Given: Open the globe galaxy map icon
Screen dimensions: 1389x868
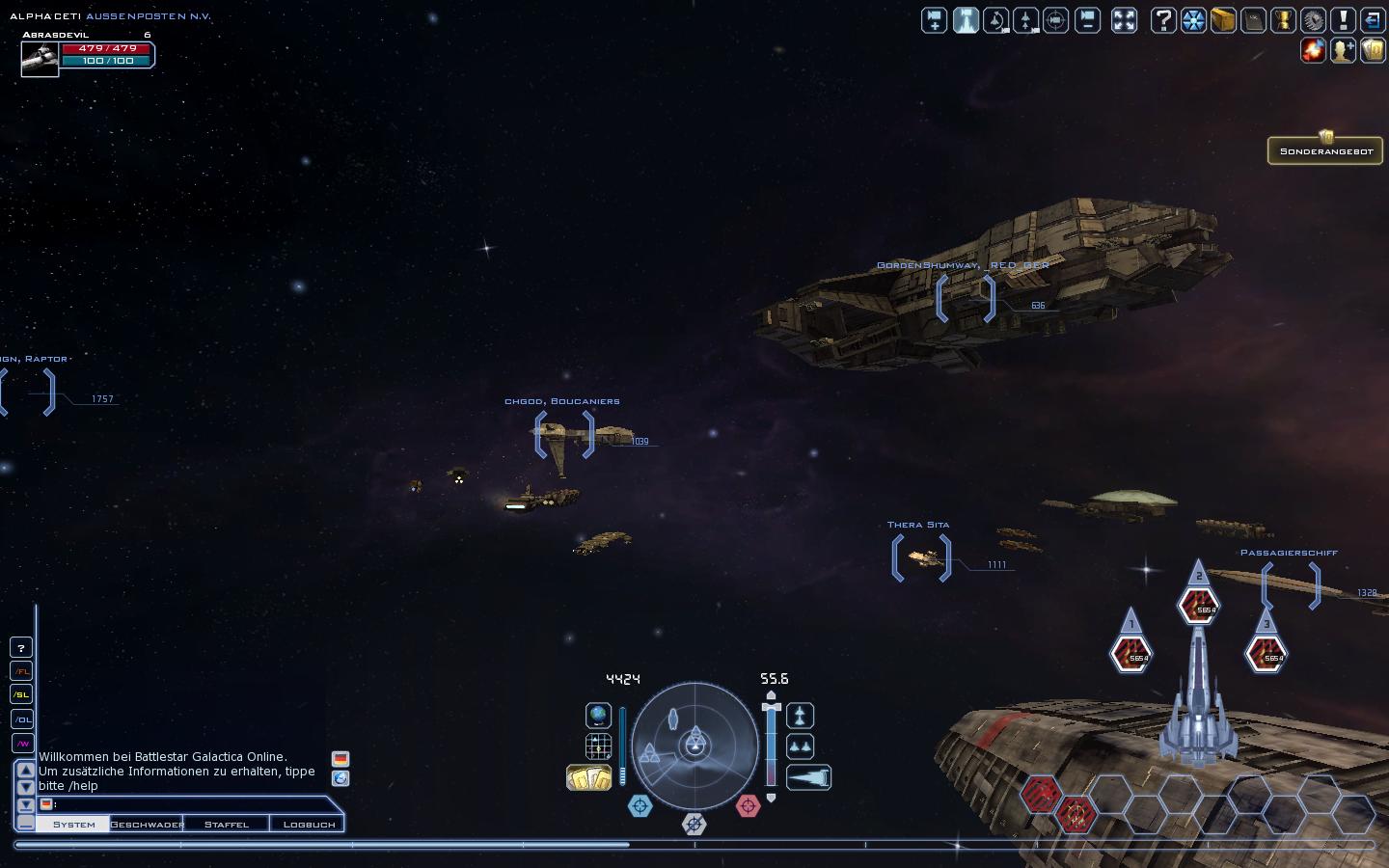Looking at the screenshot, I should 598,716.
